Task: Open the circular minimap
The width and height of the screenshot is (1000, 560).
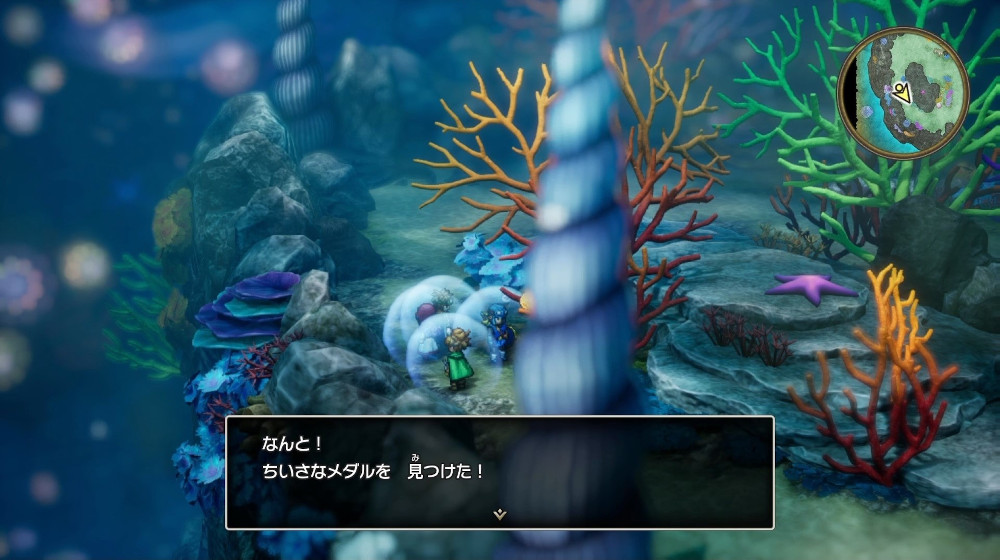Action: (903, 93)
